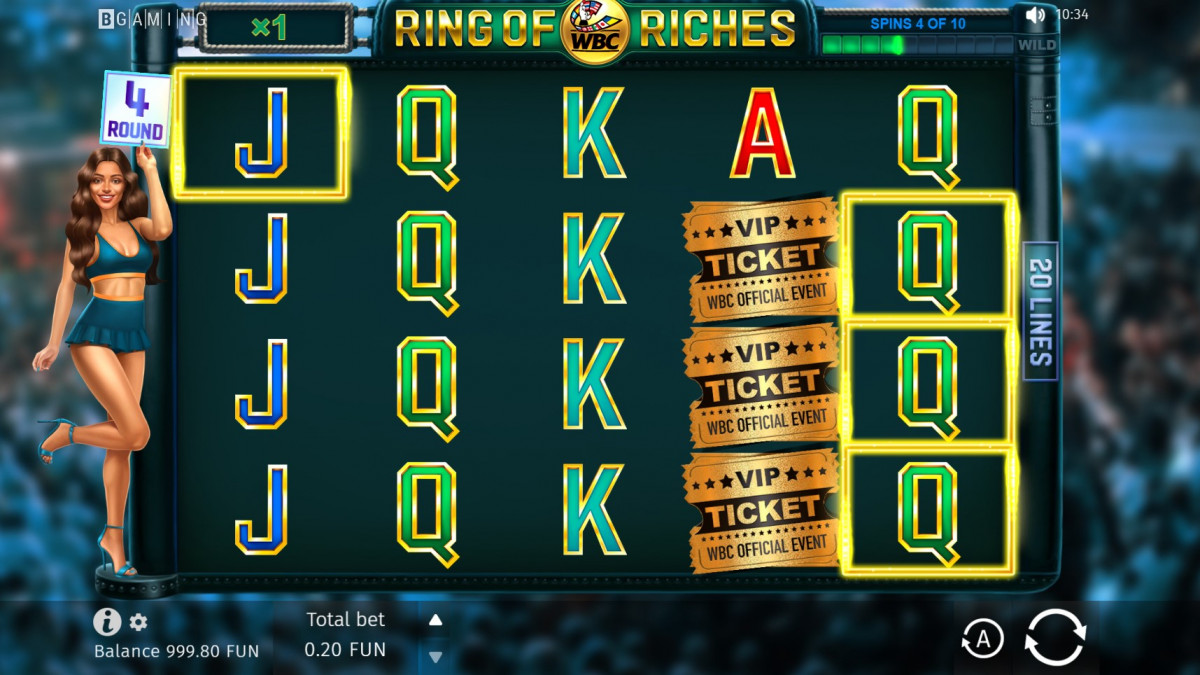Increase the total bet with the up arrow

(435, 620)
